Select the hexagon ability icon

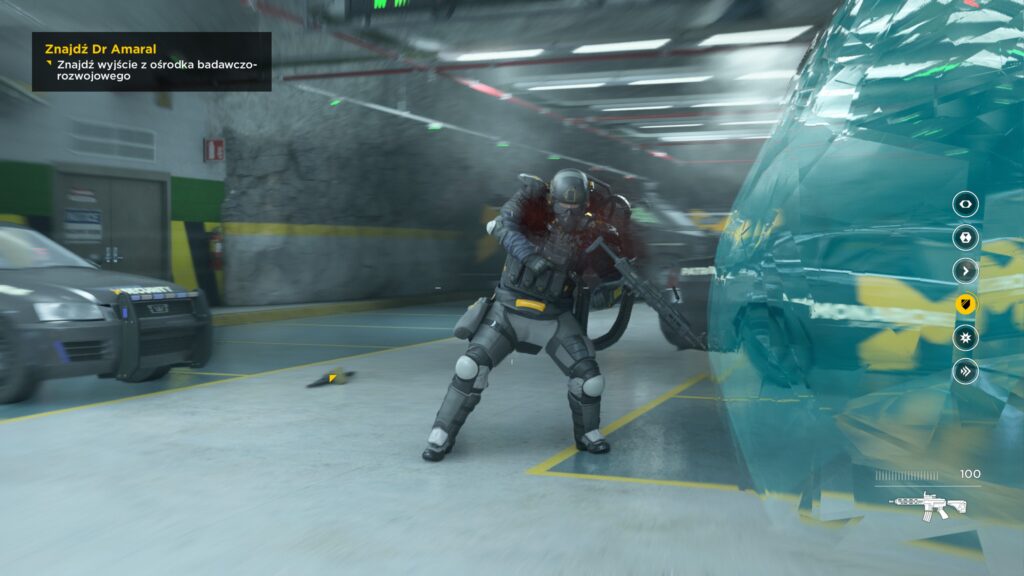[x=965, y=238]
